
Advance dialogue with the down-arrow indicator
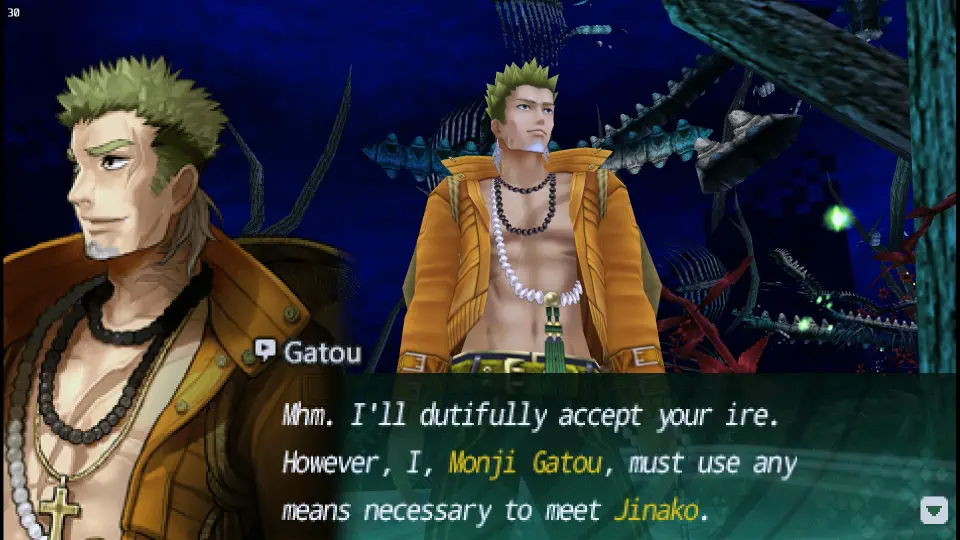[x=933, y=511]
